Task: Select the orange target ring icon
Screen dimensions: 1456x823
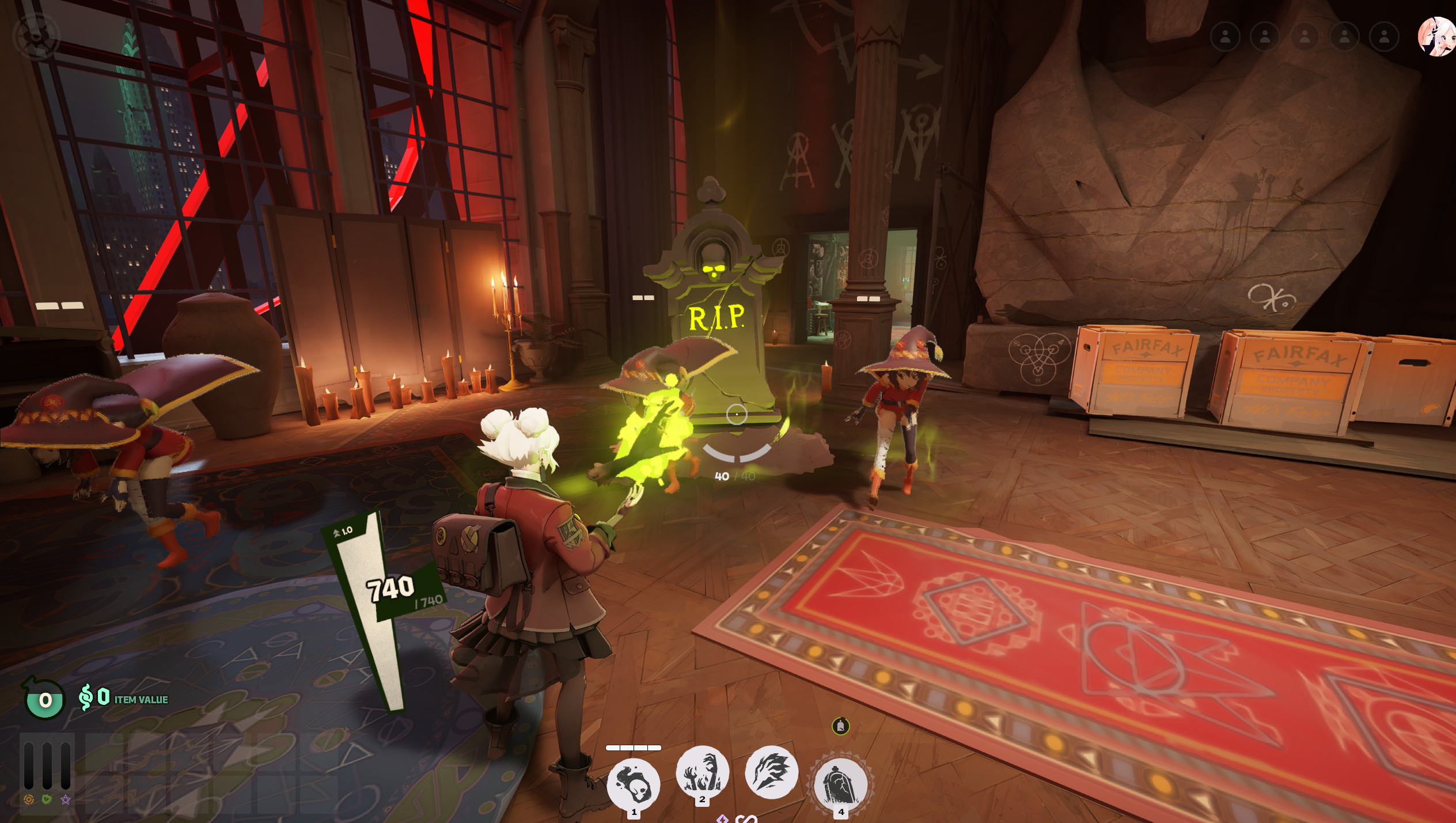Action: tap(28, 799)
